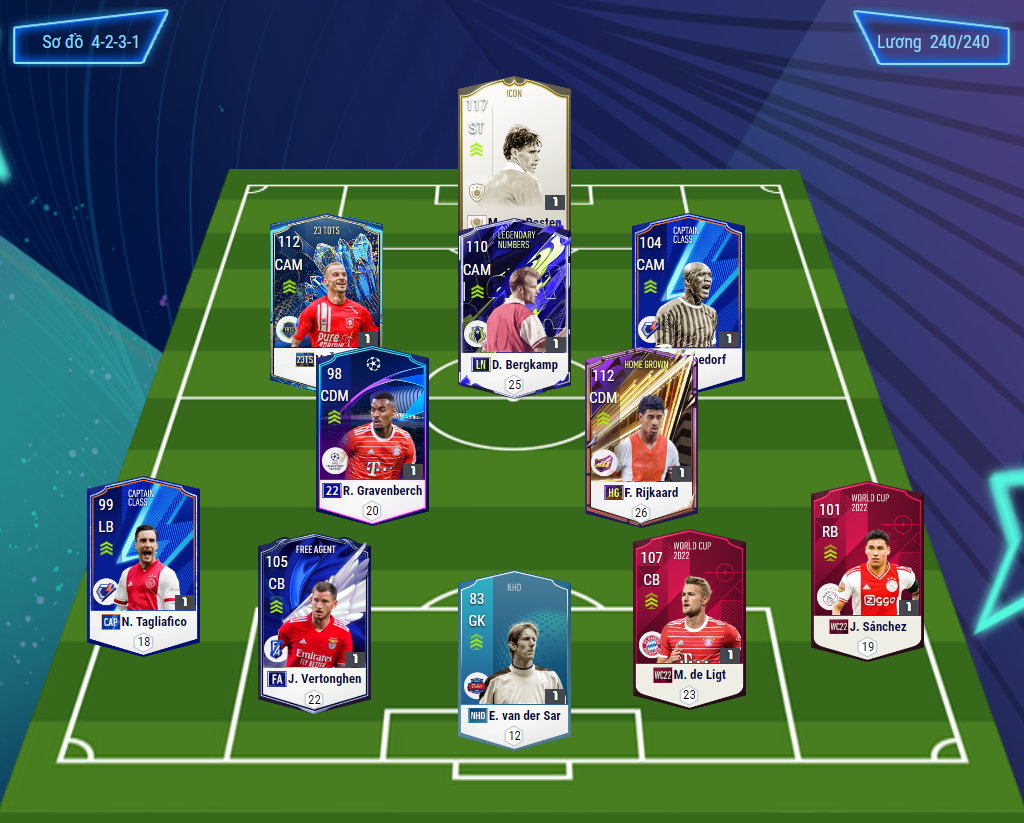Open the Sơ đồ 4-2-3-1 formation selector

[90, 42]
